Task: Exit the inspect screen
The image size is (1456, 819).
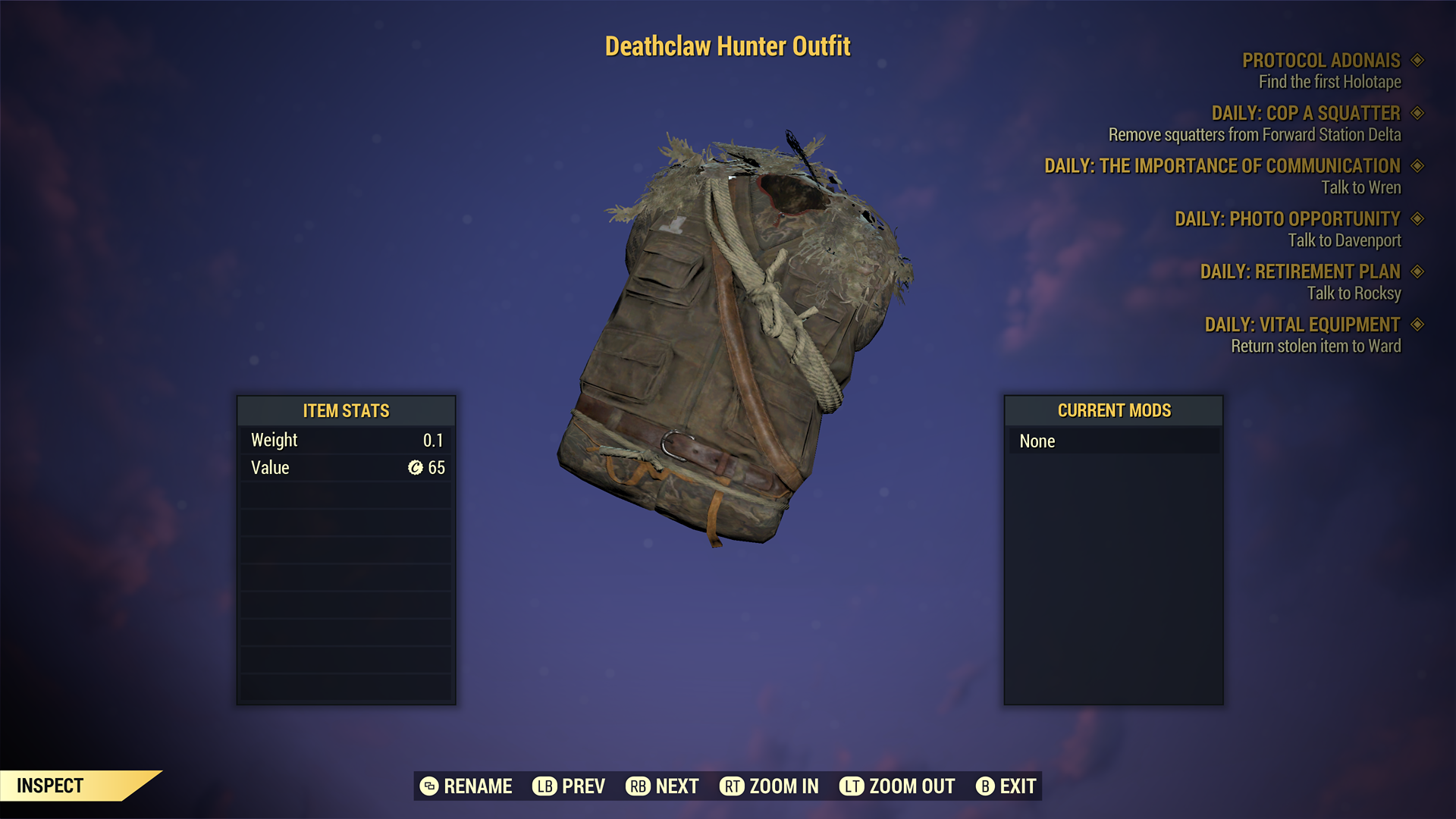Action: click(x=1006, y=786)
